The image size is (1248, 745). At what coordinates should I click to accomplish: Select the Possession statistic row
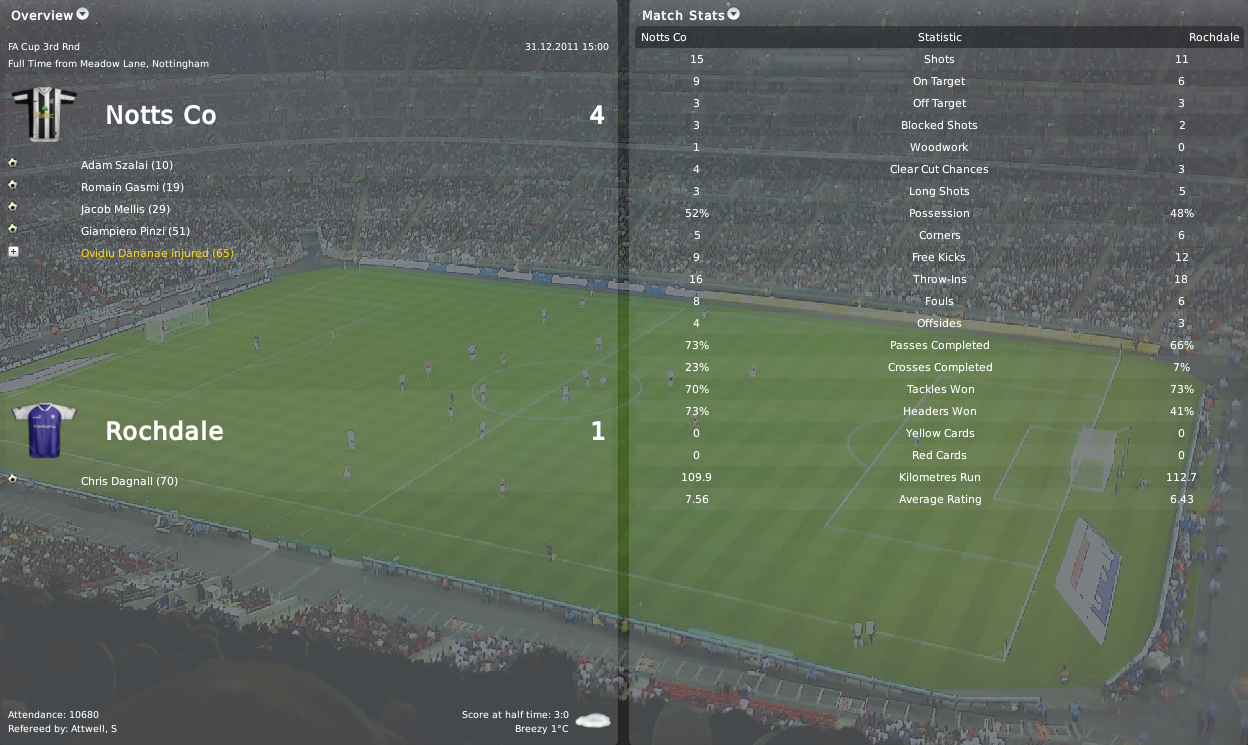[x=939, y=213]
